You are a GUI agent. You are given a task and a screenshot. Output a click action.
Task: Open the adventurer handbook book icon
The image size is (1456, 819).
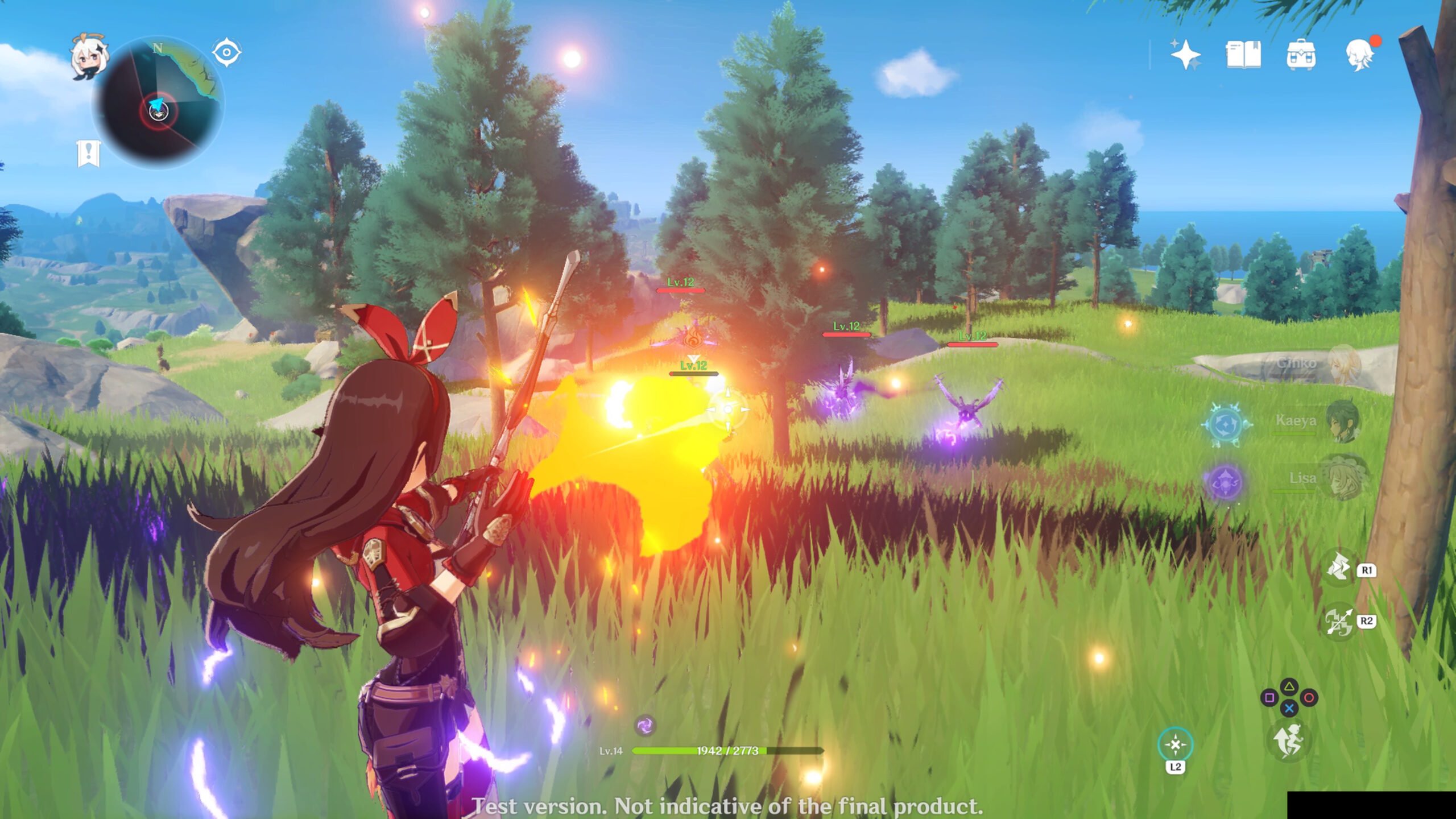coord(1243,55)
